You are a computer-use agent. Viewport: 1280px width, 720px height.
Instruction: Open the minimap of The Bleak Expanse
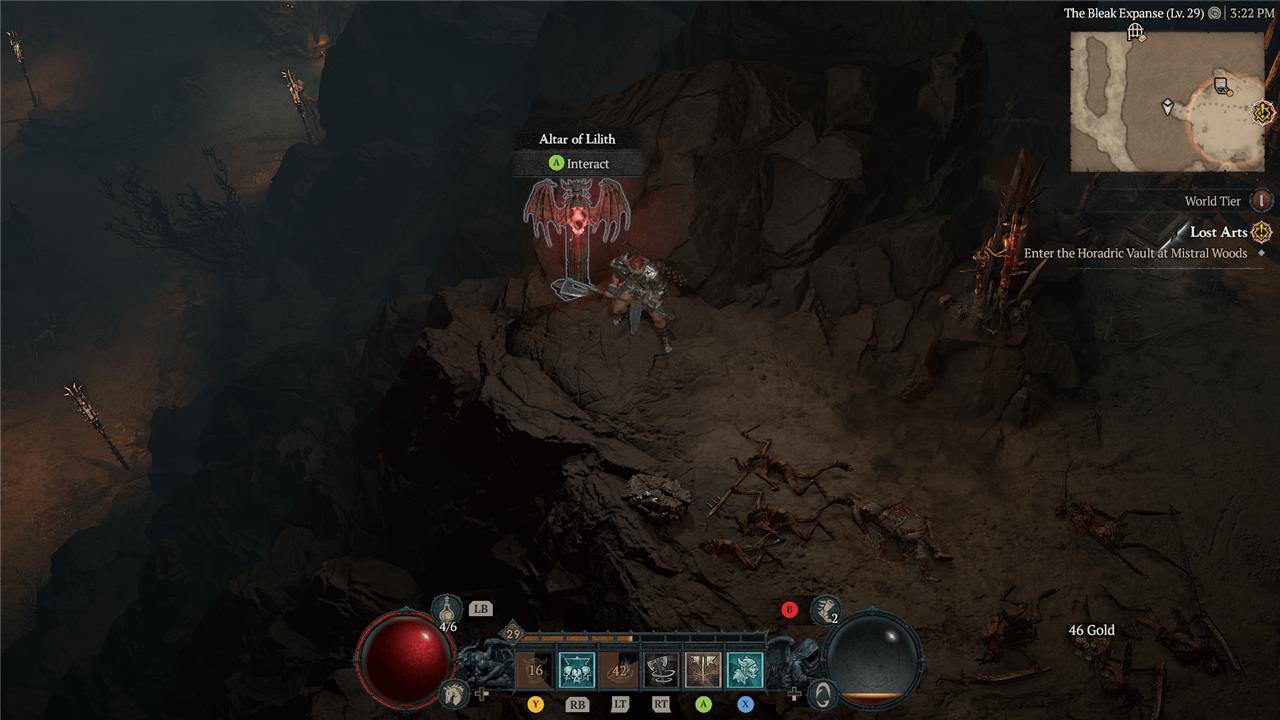click(x=1166, y=100)
